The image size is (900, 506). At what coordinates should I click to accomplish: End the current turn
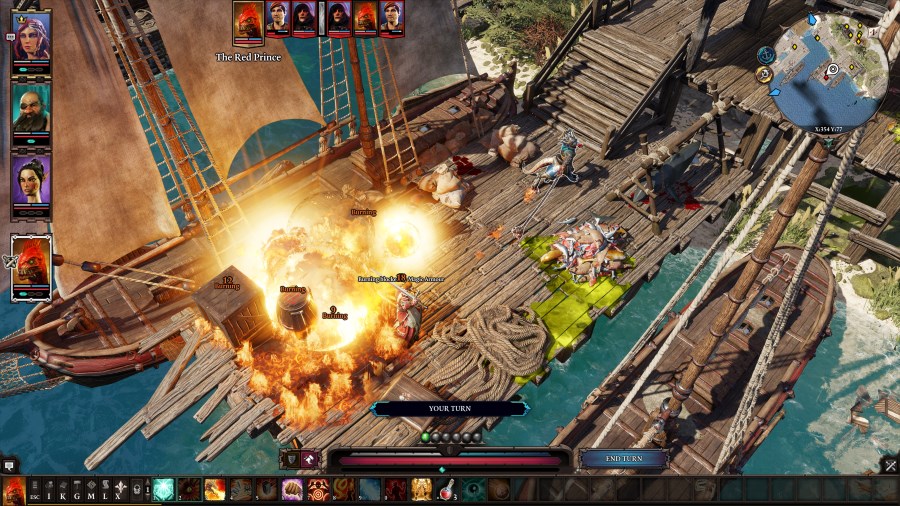(x=624, y=459)
